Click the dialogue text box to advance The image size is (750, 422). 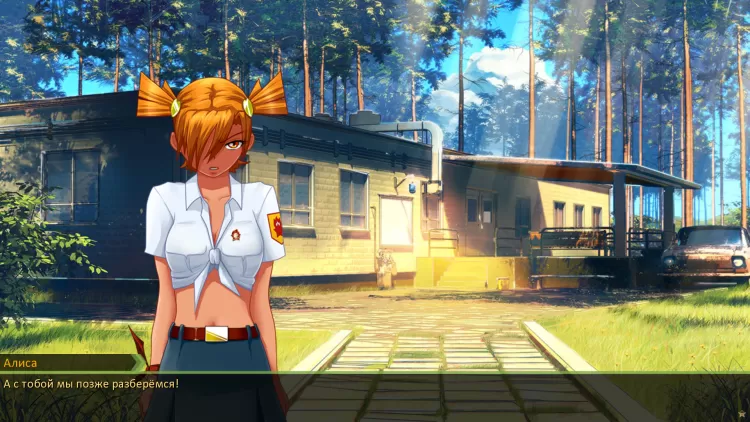(x=375, y=396)
